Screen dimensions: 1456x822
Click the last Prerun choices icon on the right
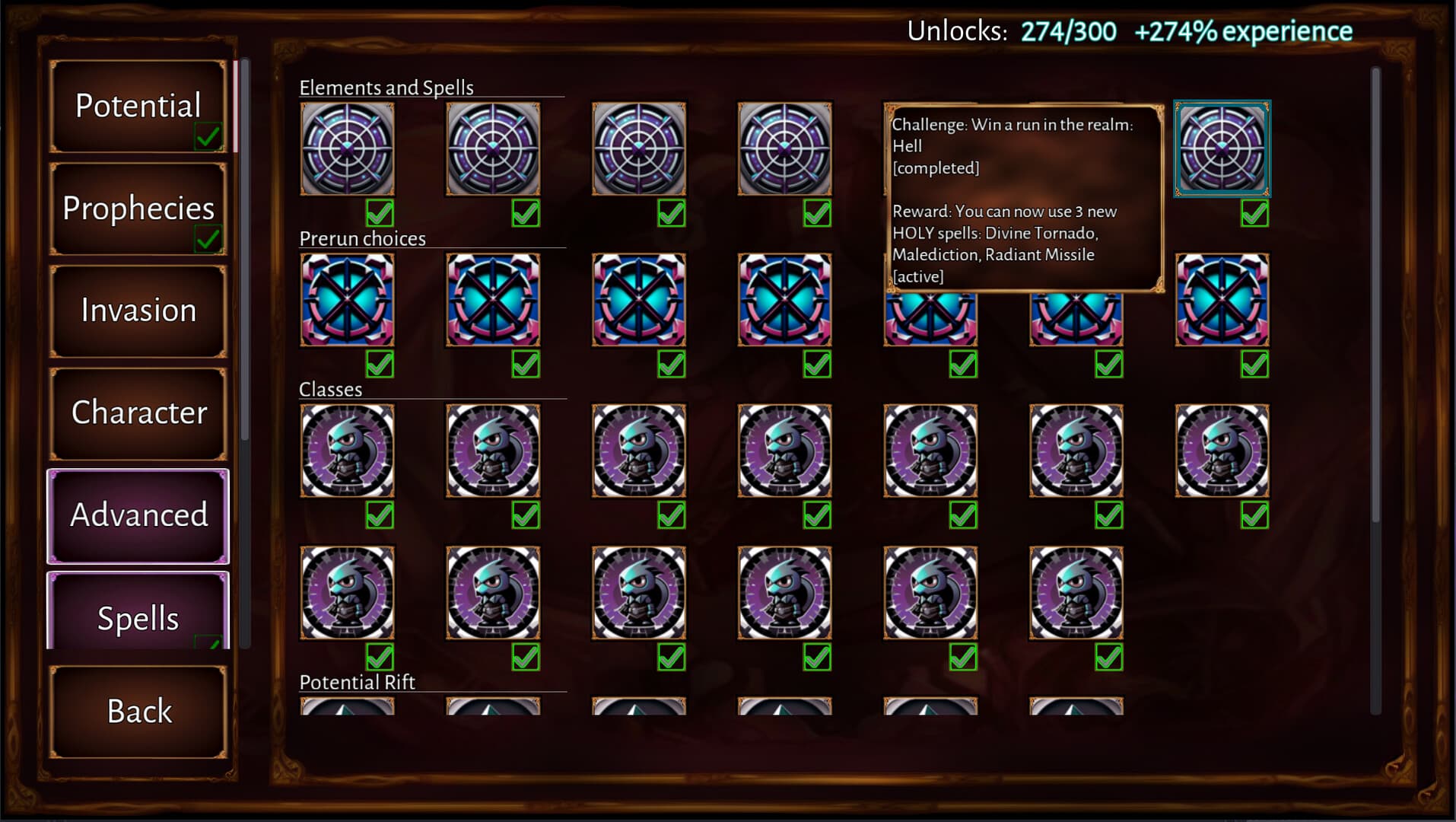coord(1222,299)
